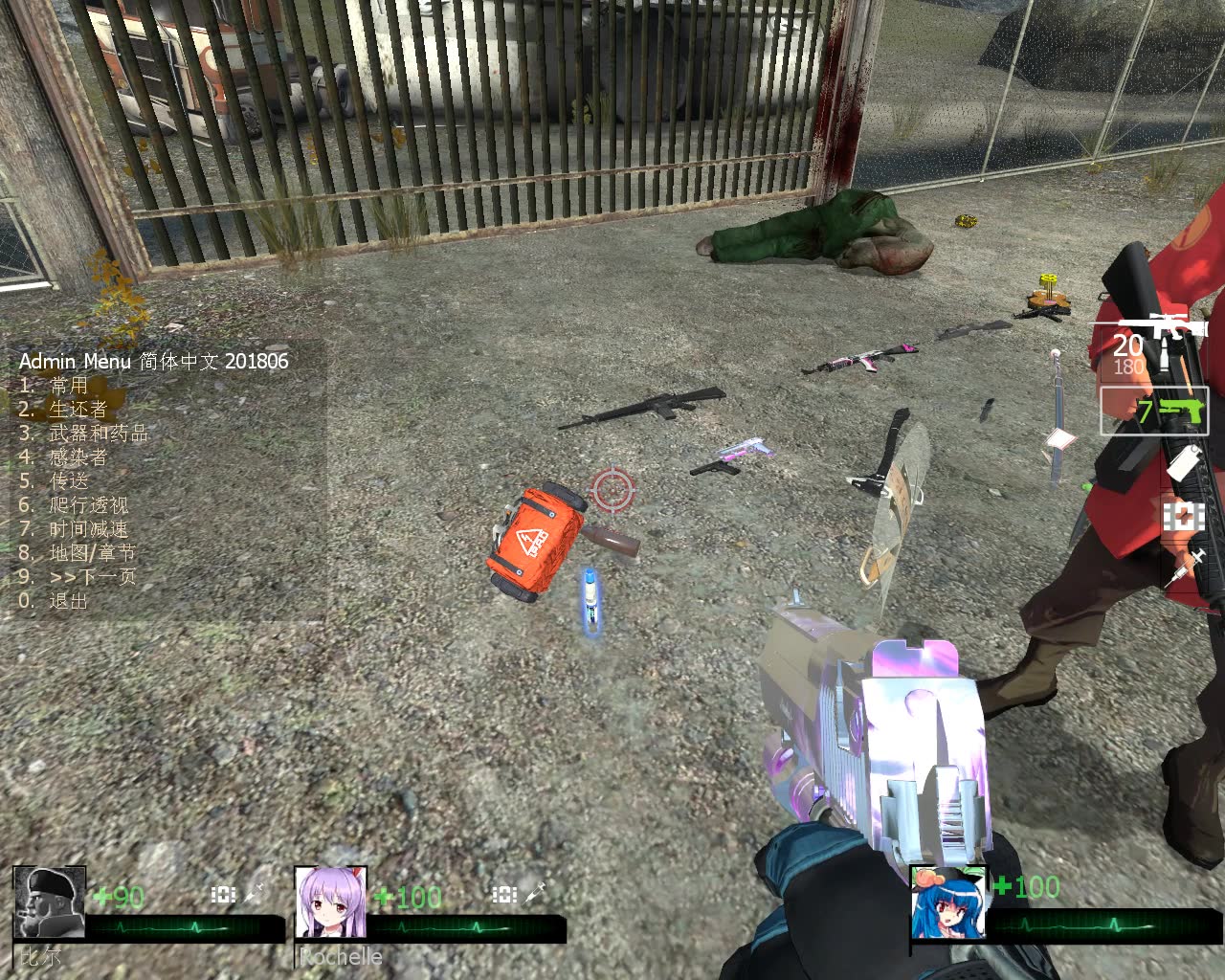Open the 常用 admin menu entry
This screenshot has width=1225, height=980.
coord(67,386)
